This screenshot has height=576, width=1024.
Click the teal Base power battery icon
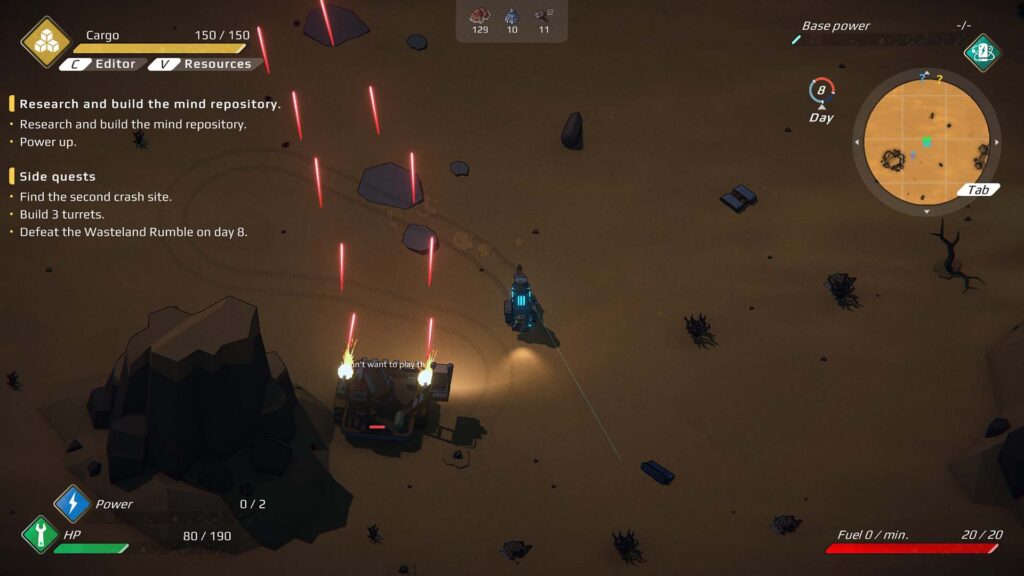pos(982,52)
